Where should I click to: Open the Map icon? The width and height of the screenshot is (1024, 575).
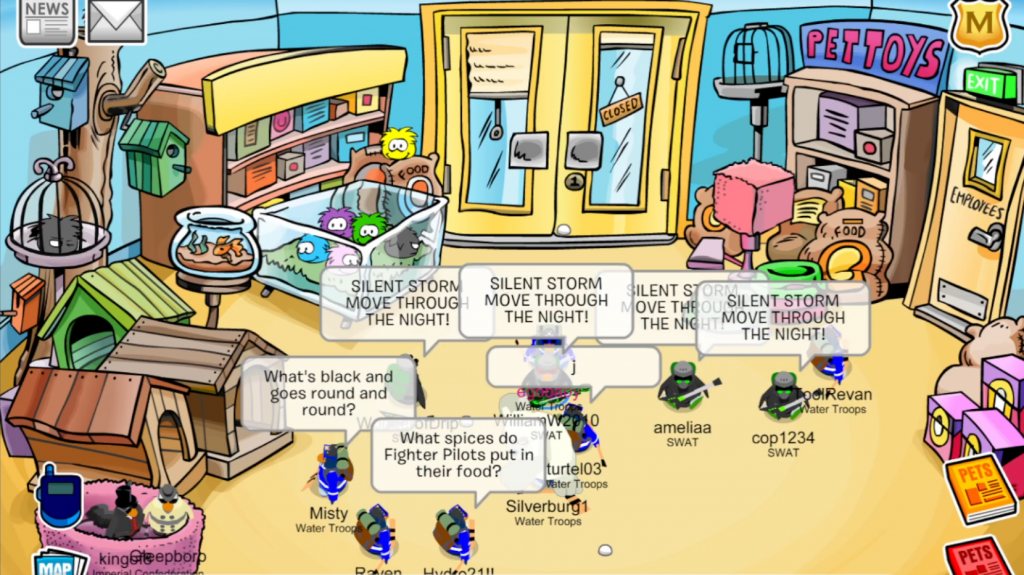pos(60,562)
